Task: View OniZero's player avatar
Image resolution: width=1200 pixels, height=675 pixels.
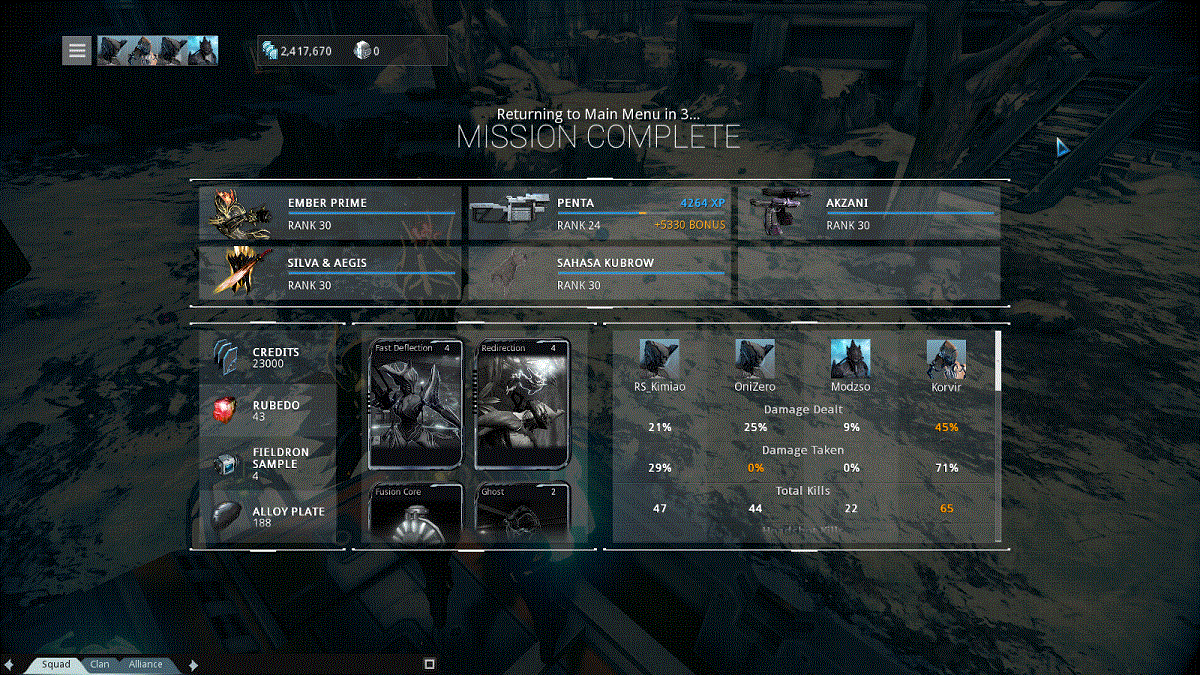Action: click(x=755, y=358)
